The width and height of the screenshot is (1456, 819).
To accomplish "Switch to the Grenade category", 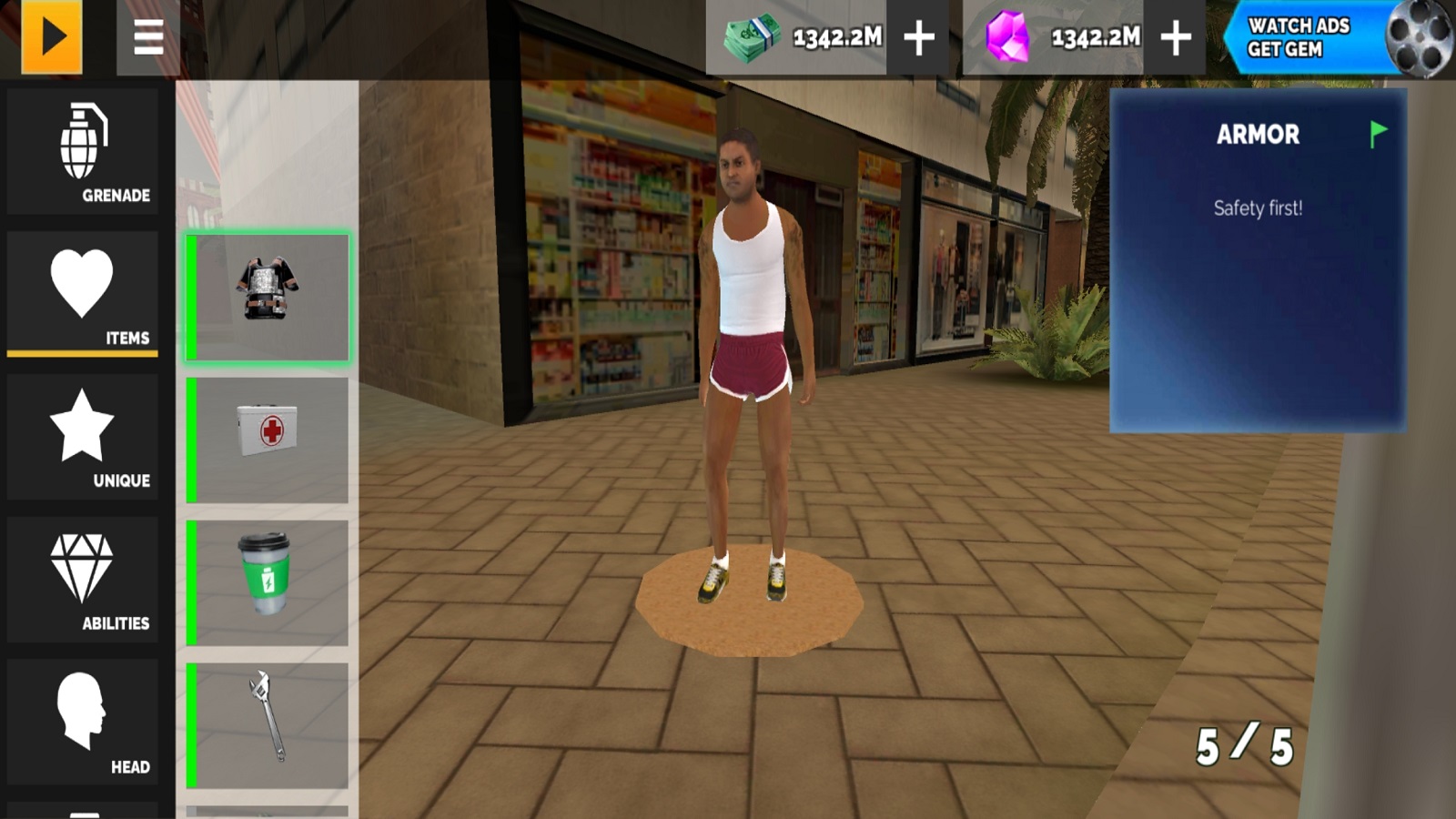I will click(83, 151).
